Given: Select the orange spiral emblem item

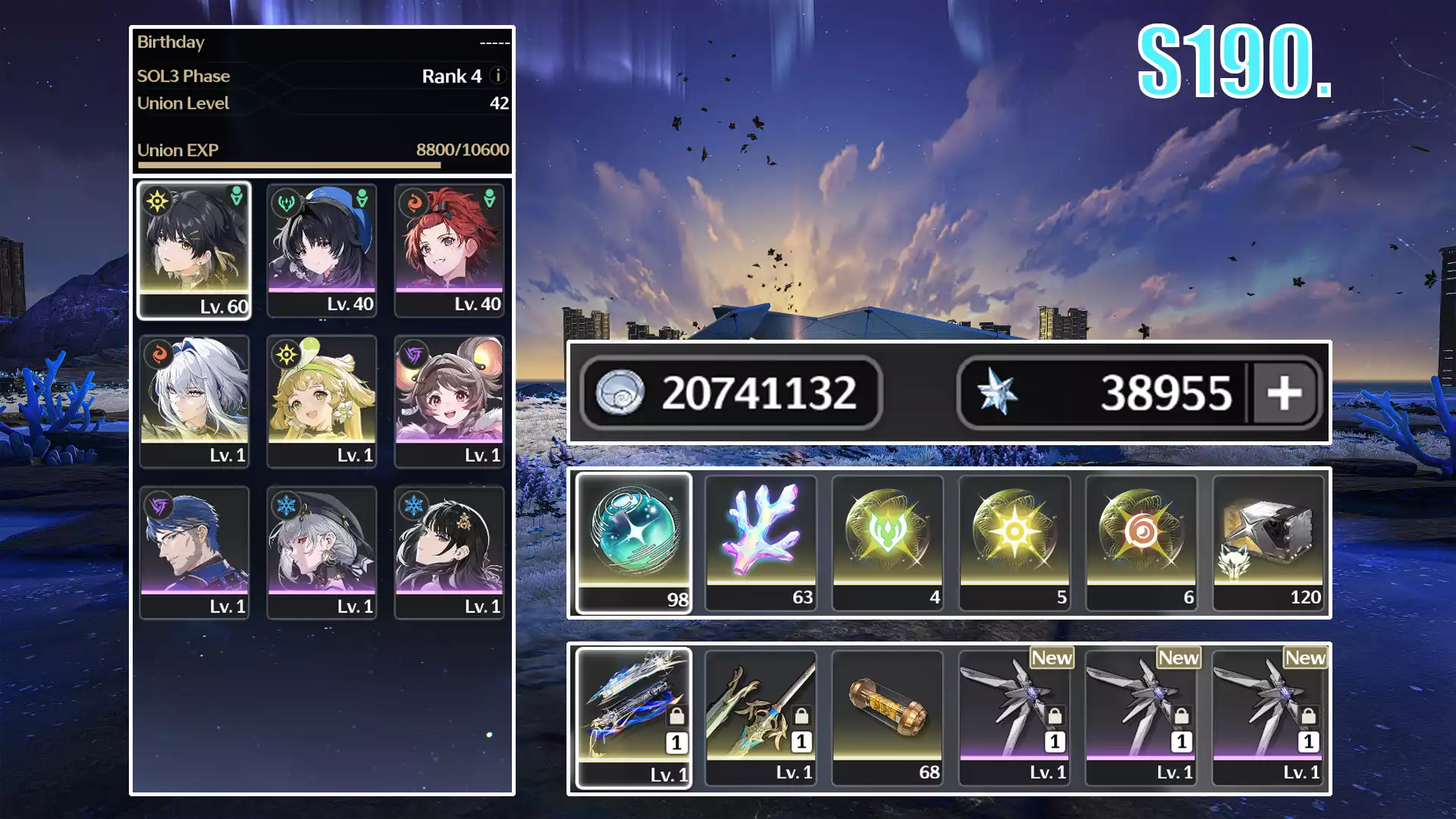Looking at the screenshot, I should pyautogui.click(x=1141, y=542).
